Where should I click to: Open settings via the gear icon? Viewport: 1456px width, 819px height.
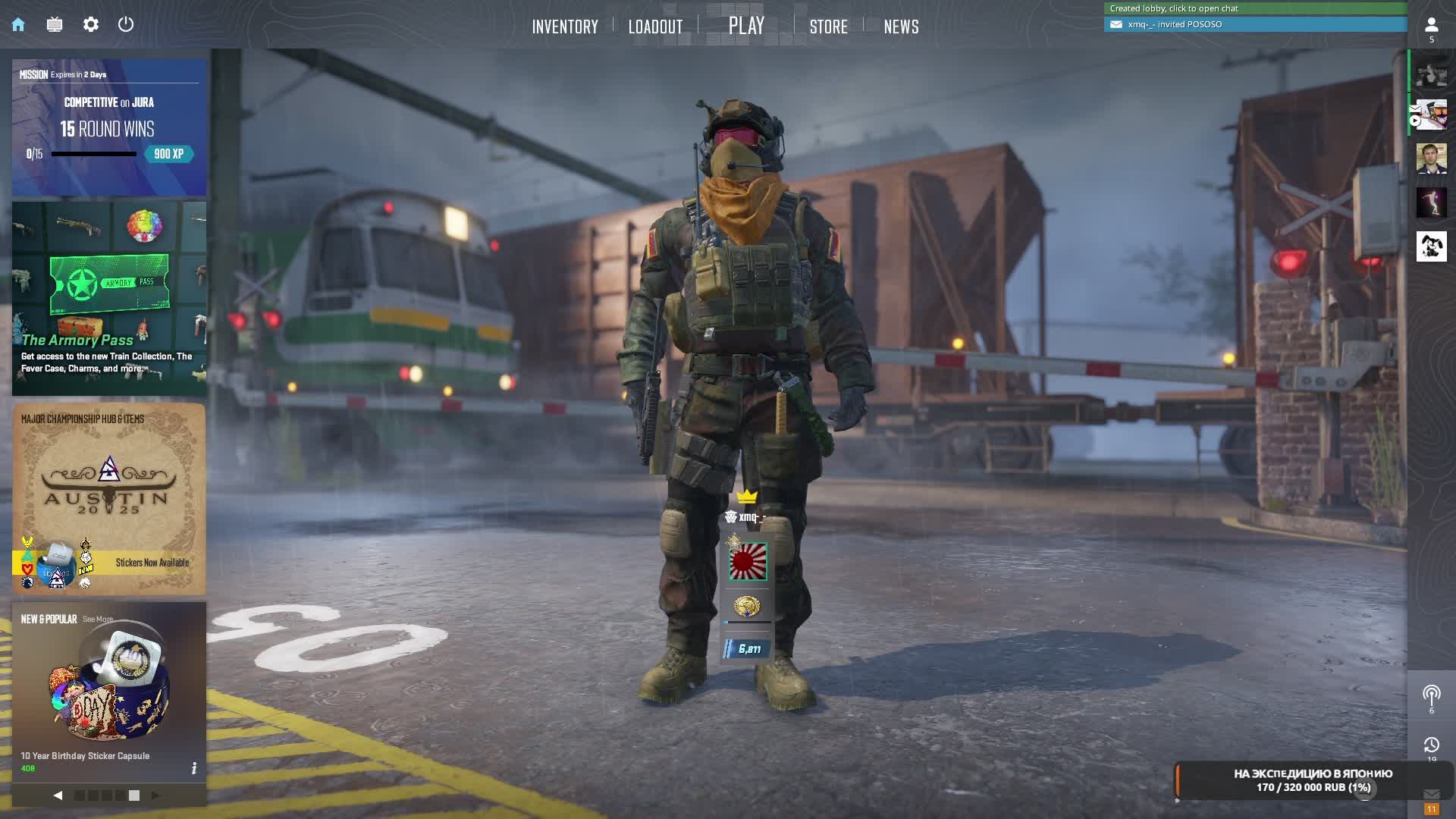pyautogui.click(x=91, y=24)
